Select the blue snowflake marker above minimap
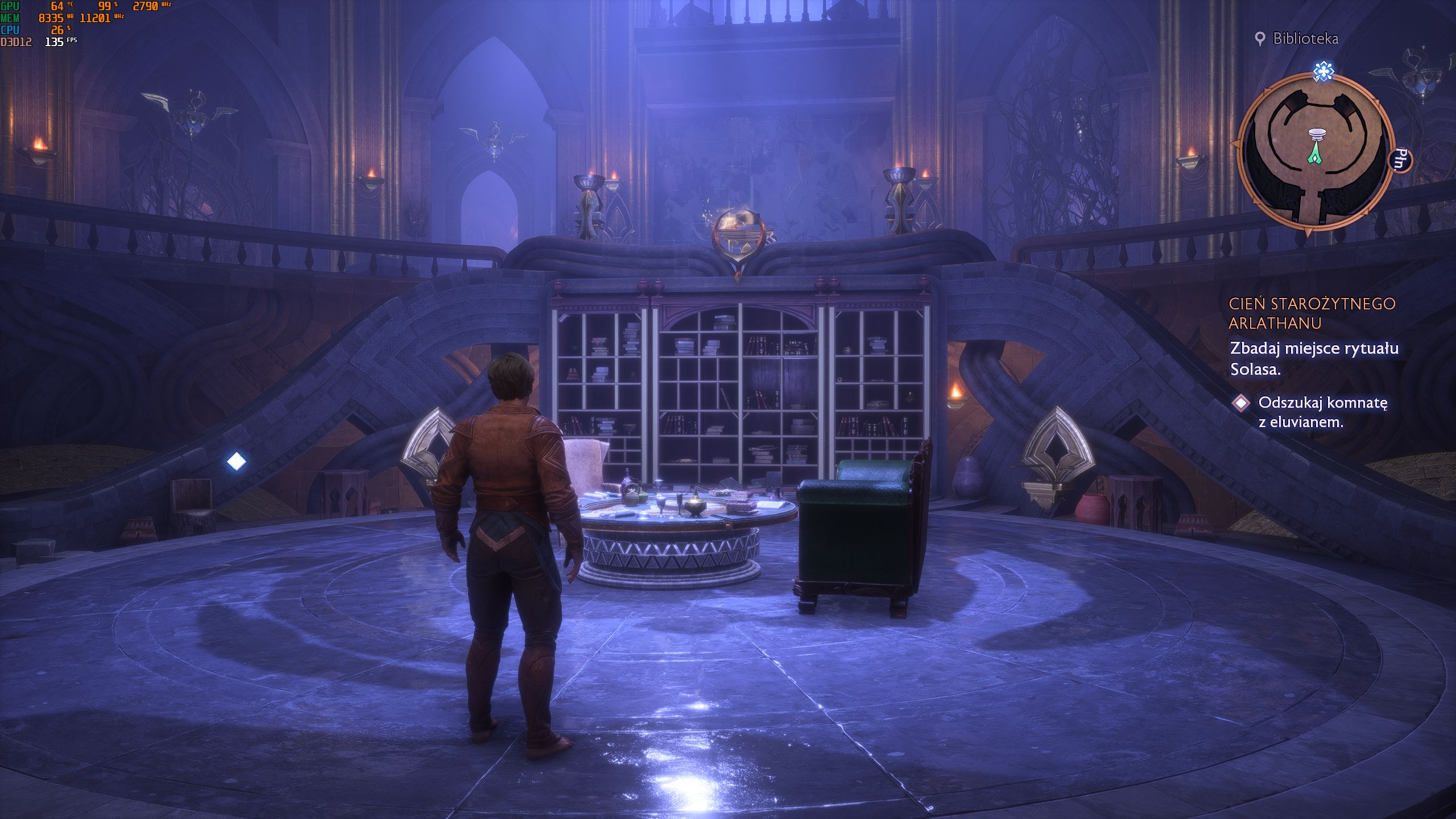Image resolution: width=1456 pixels, height=819 pixels. tap(1323, 72)
